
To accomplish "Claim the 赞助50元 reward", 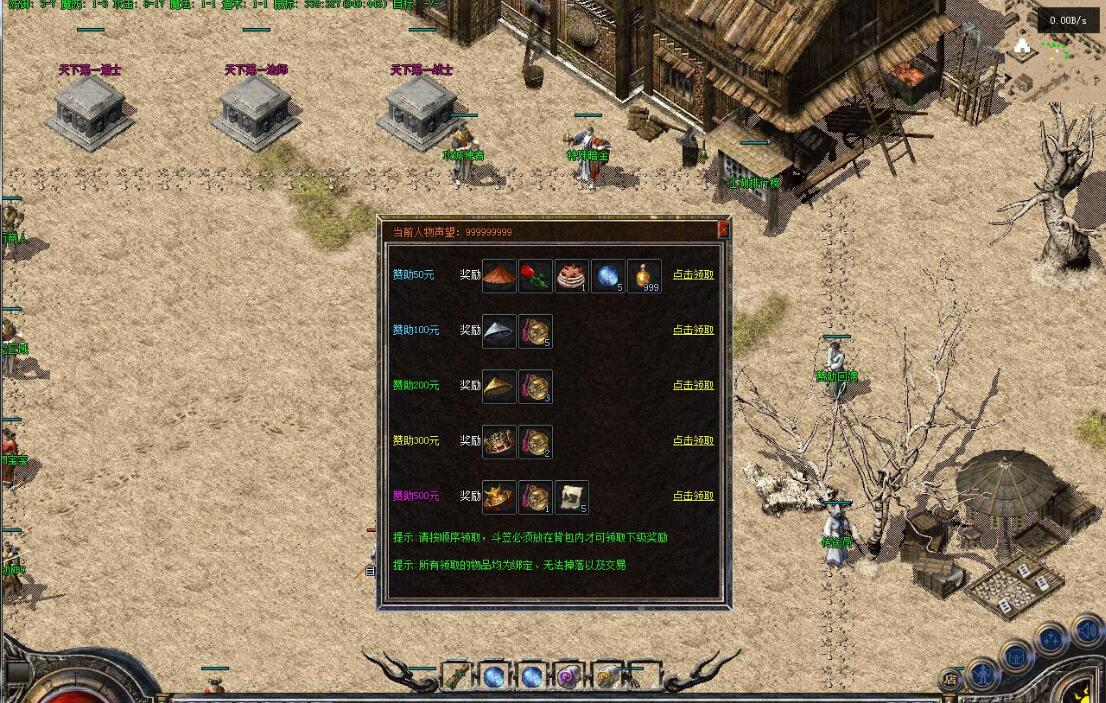I will coord(693,275).
